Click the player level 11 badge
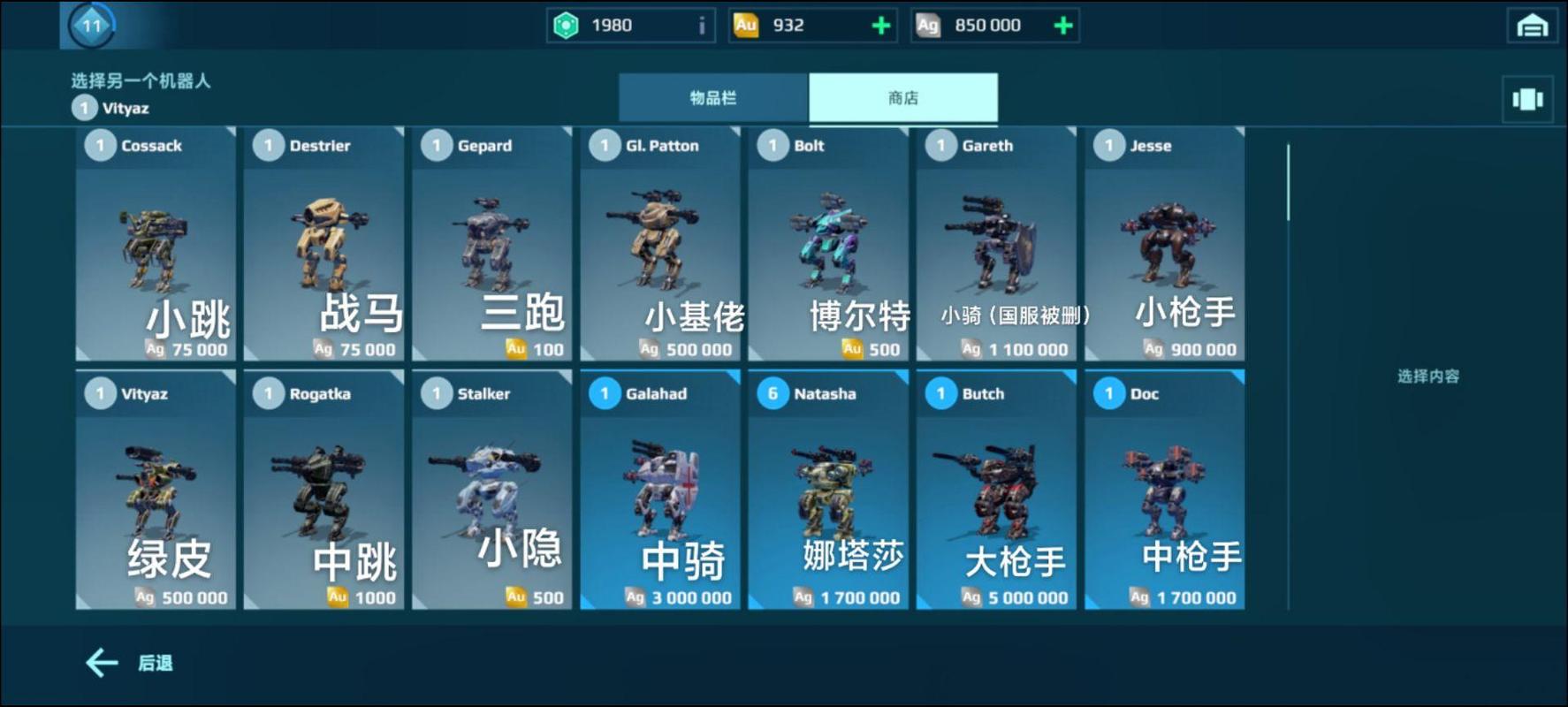 (x=88, y=25)
